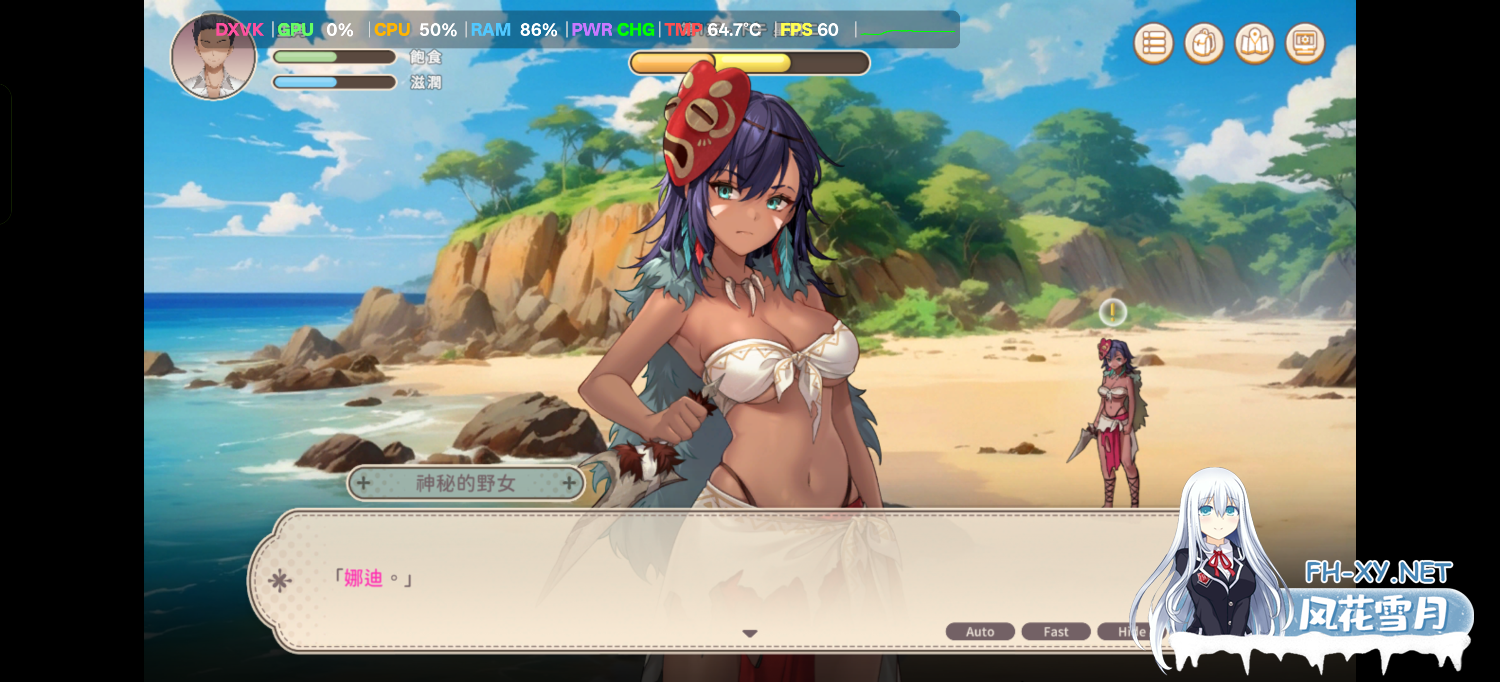
Task: Click the player portrait avatar
Action: [x=213, y=58]
